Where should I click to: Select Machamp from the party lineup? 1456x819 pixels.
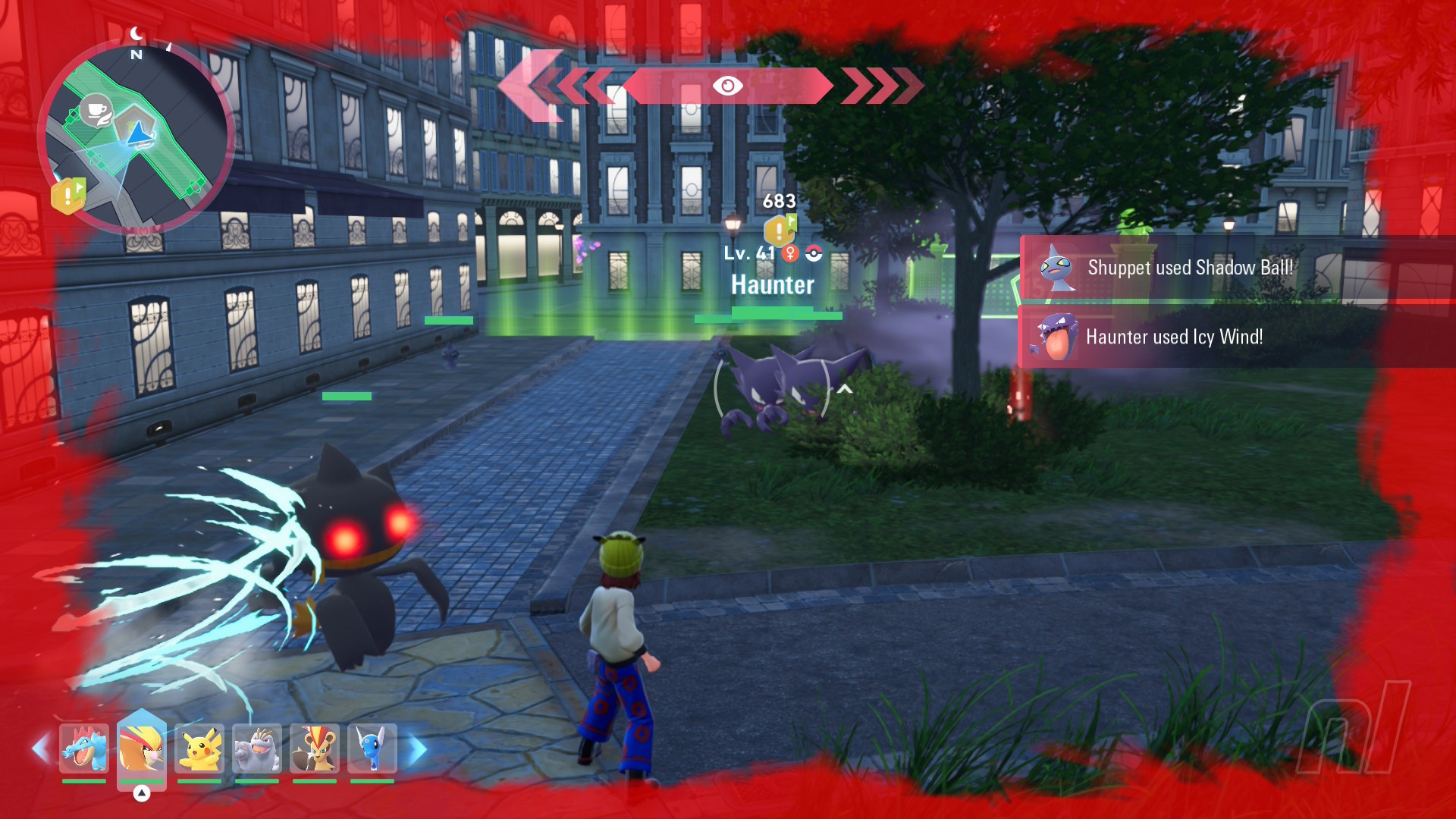point(256,748)
